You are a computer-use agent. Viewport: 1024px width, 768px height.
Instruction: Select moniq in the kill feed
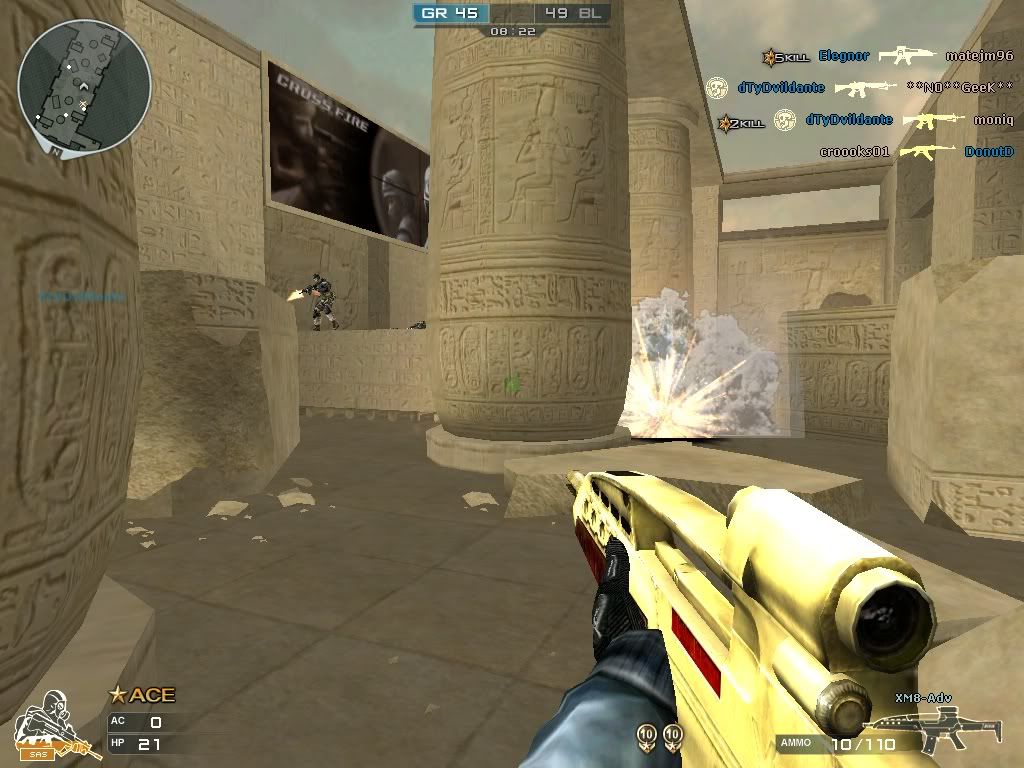pyautogui.click(x=994, y=120)
